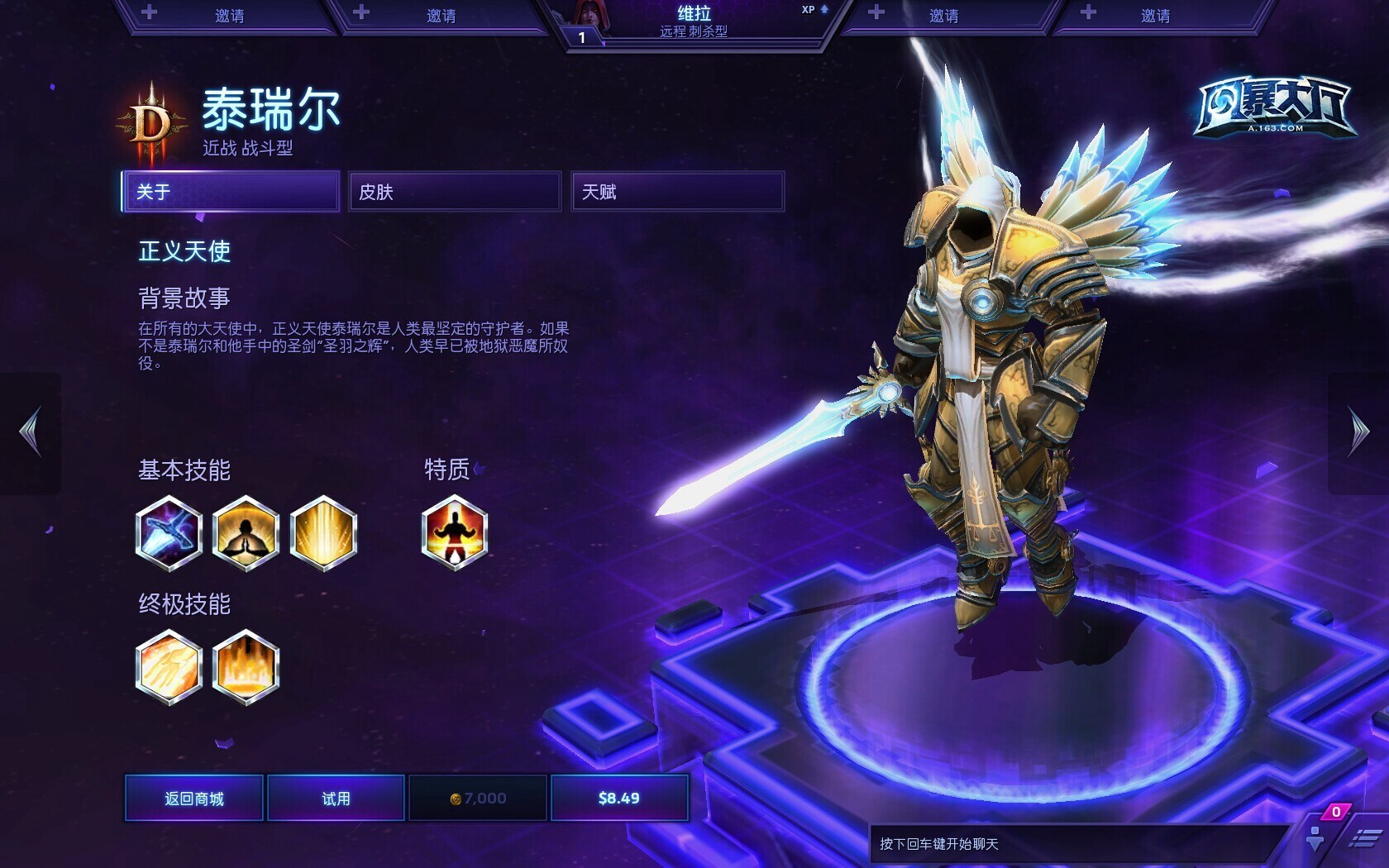Select the 关于 (About) tab
The height and width of the screenshot is (868, 1389).
pos(231,192)
